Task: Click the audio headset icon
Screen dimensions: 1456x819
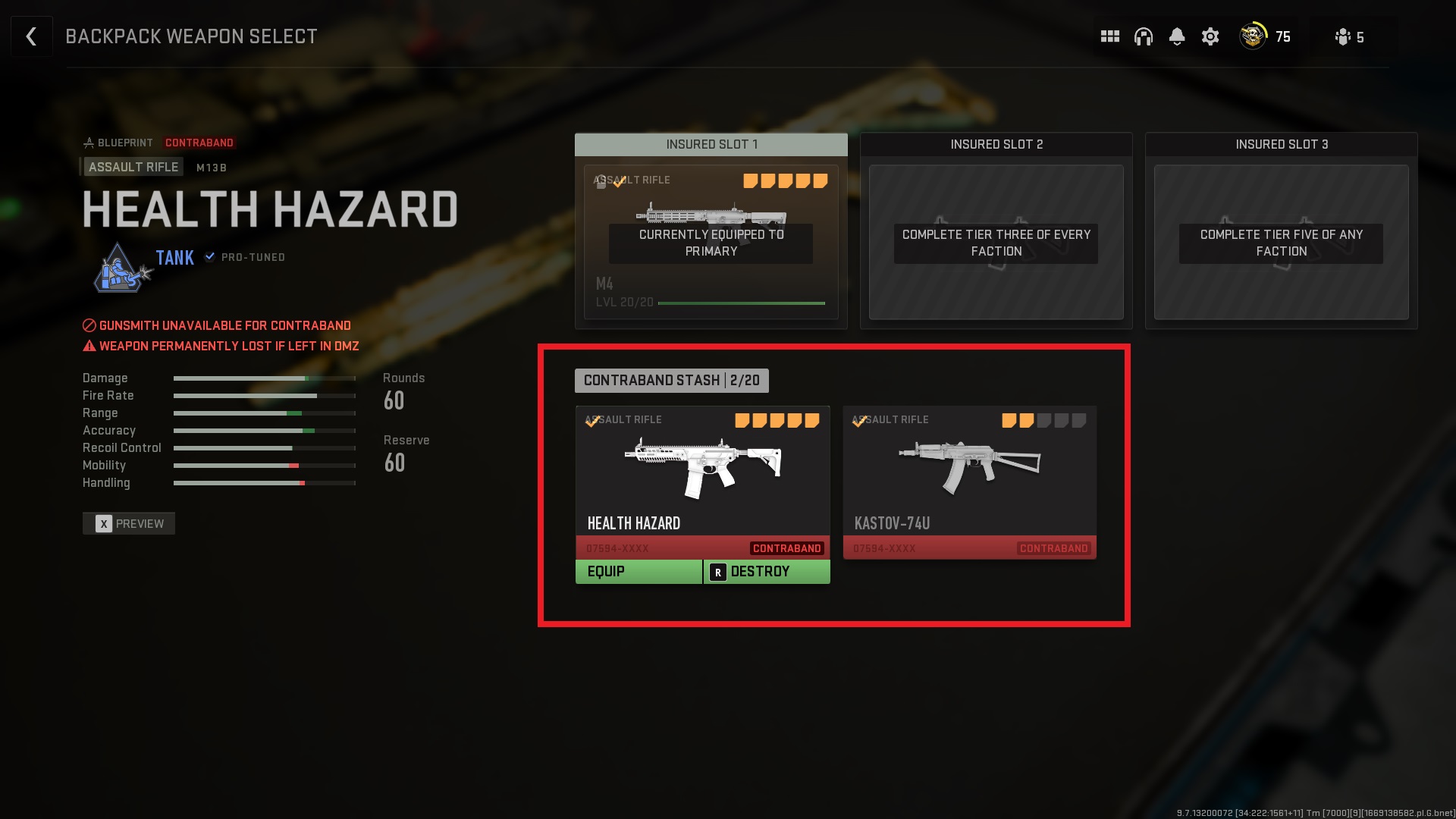Action: point(1143,36)
